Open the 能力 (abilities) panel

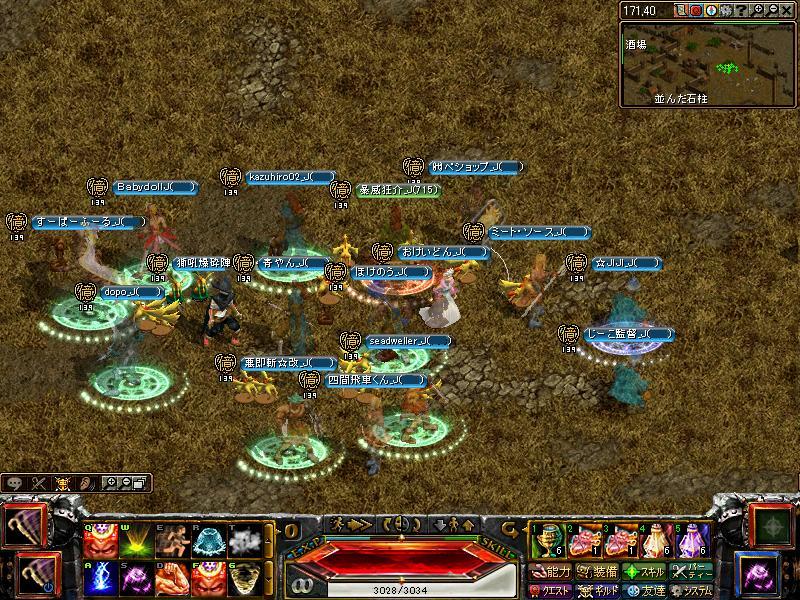549,572
